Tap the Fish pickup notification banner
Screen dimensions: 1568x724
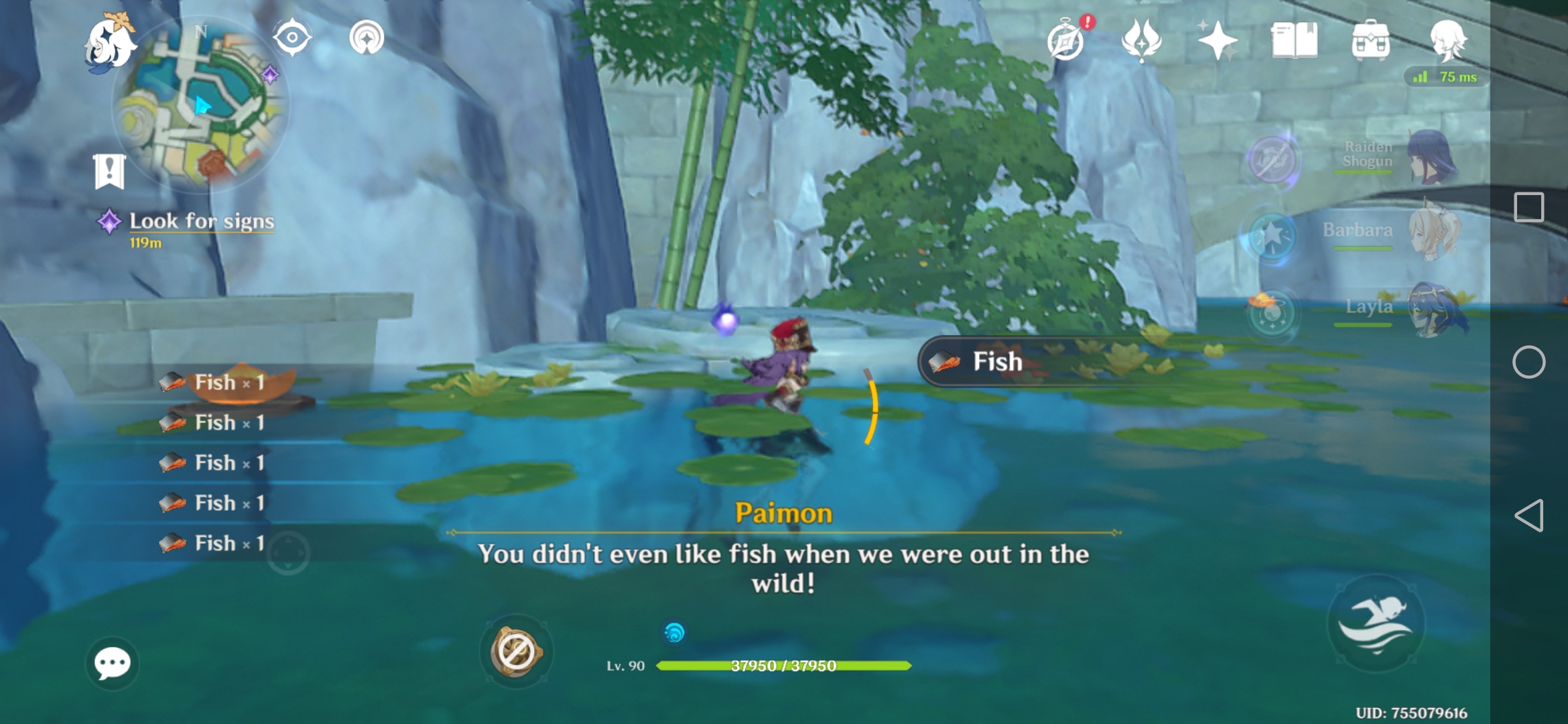pyautogui.click(x=1045, y=362)
